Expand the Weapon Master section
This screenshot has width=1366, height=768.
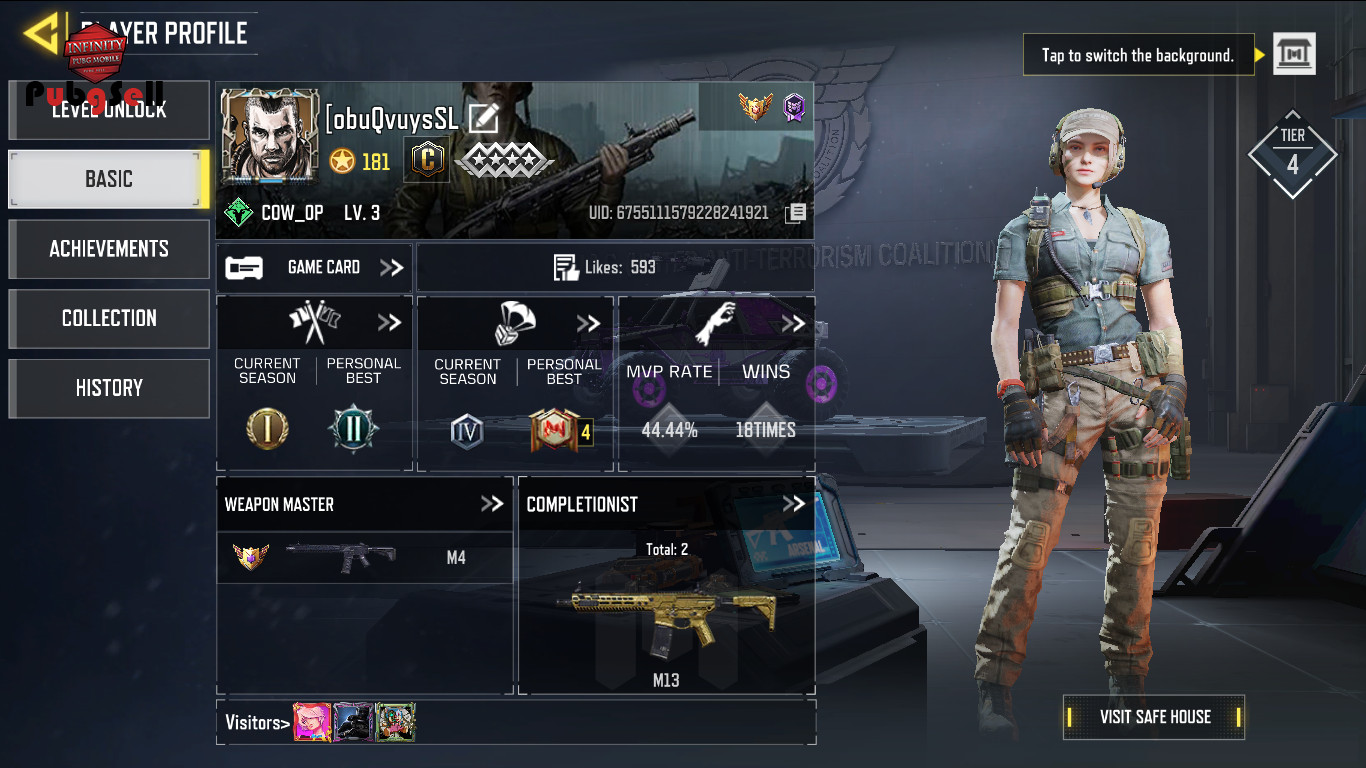pos(491,504)
